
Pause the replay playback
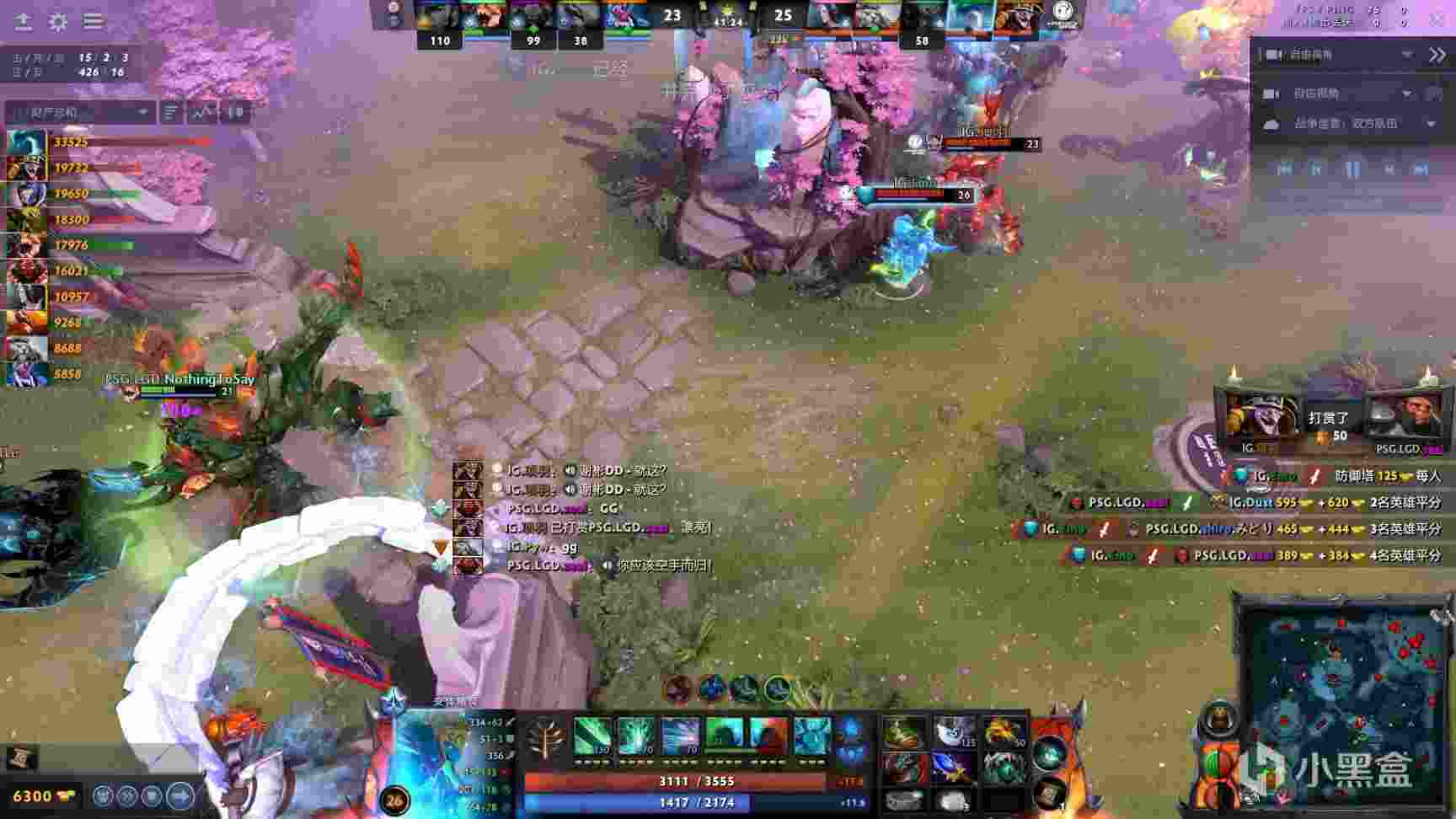click(x=1352, y=169)
